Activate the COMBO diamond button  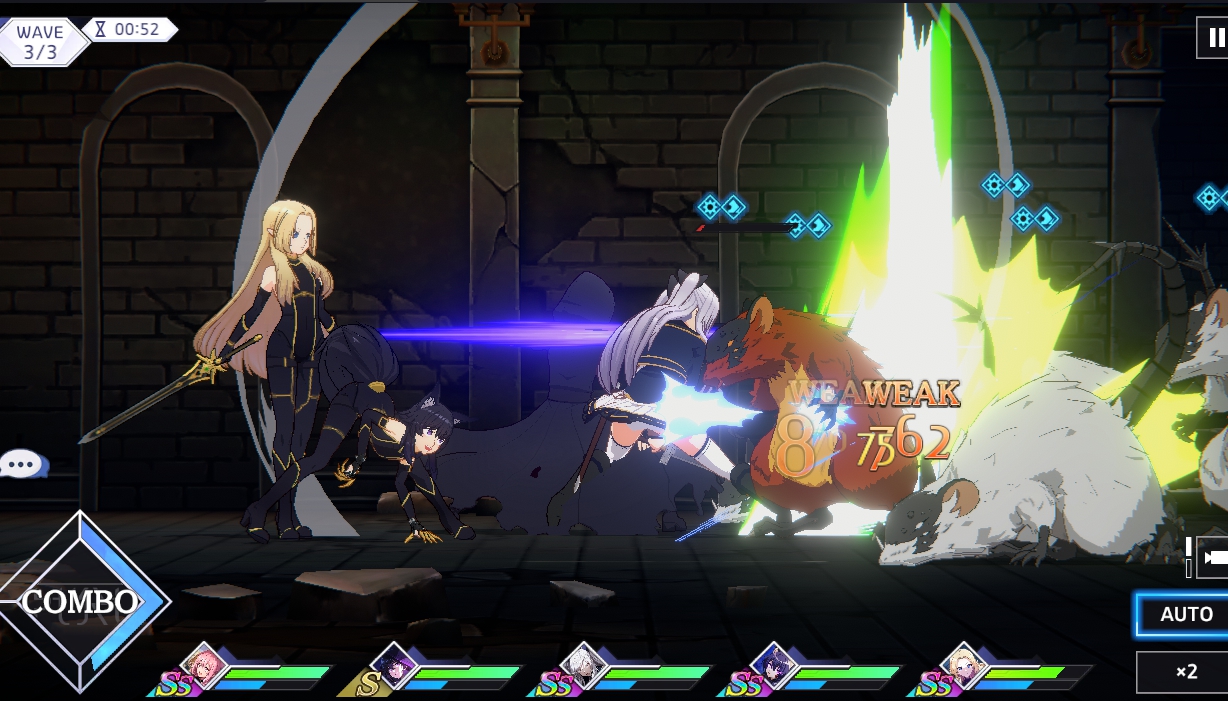[80, 601]
